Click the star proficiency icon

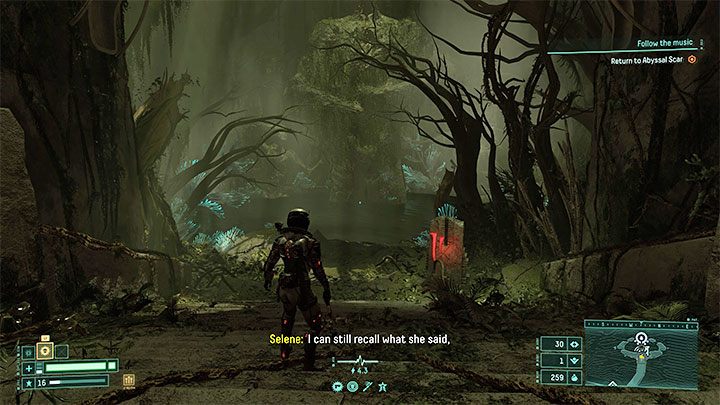coord(28,382)
